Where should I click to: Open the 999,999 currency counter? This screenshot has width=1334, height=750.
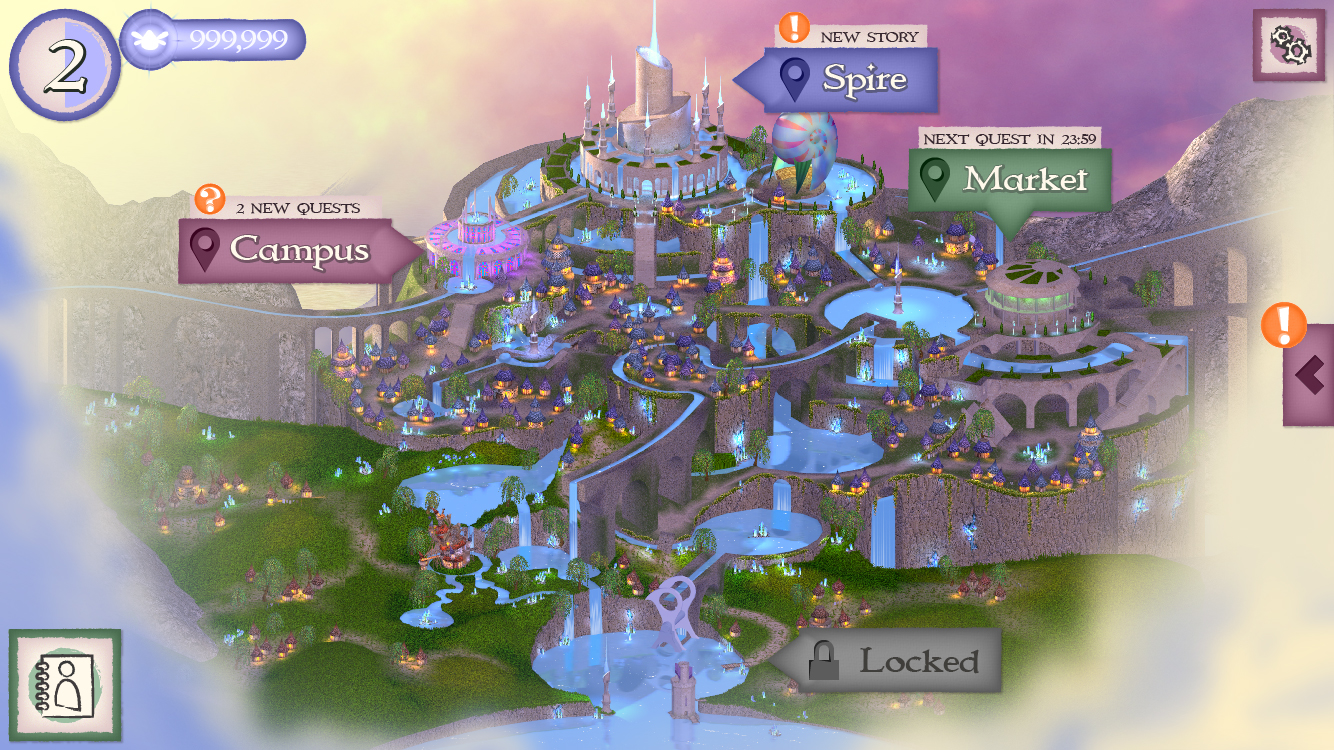pyautogui.click(x=214, y=40)
